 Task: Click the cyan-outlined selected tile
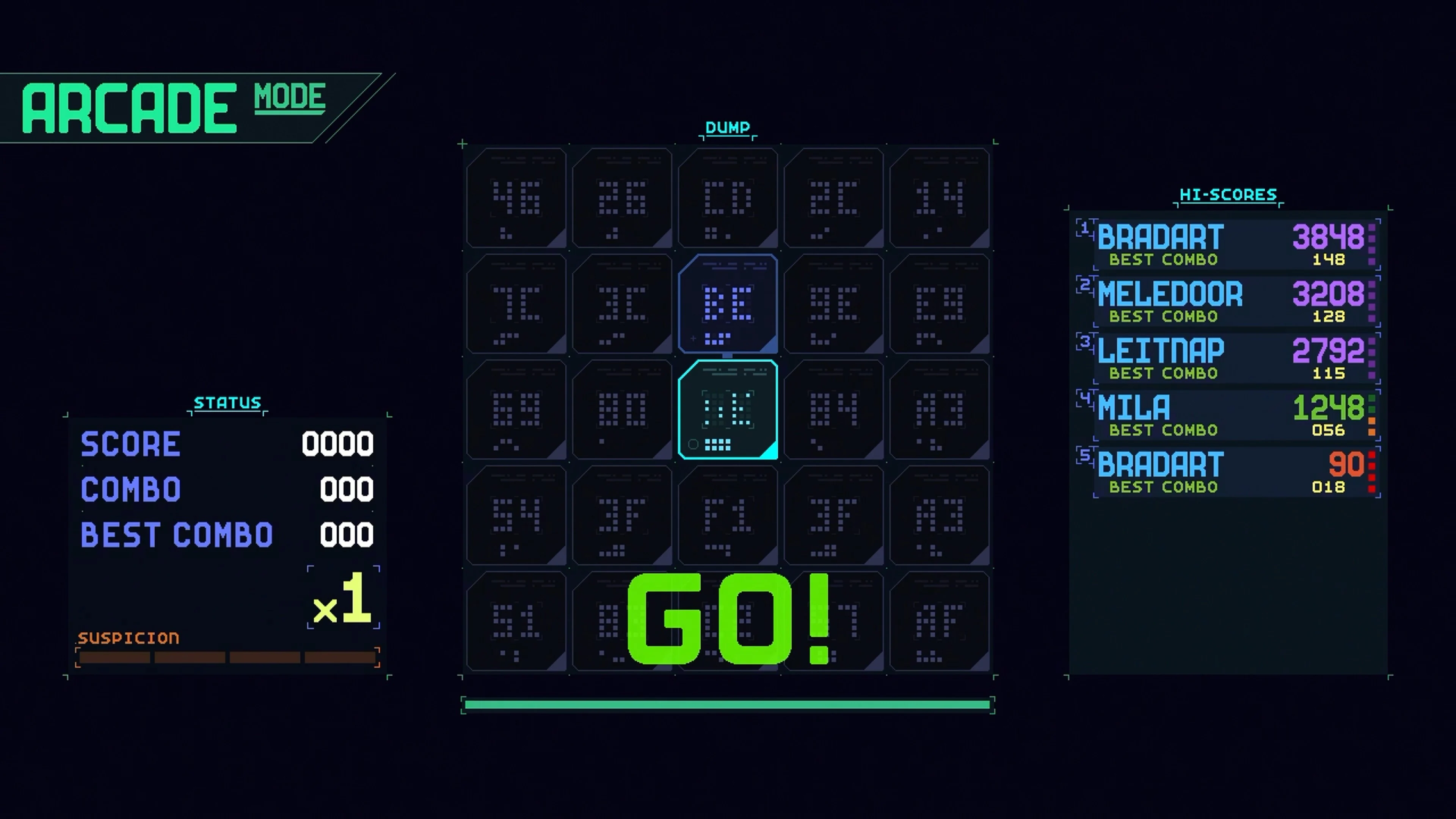(x=728, y=411)
